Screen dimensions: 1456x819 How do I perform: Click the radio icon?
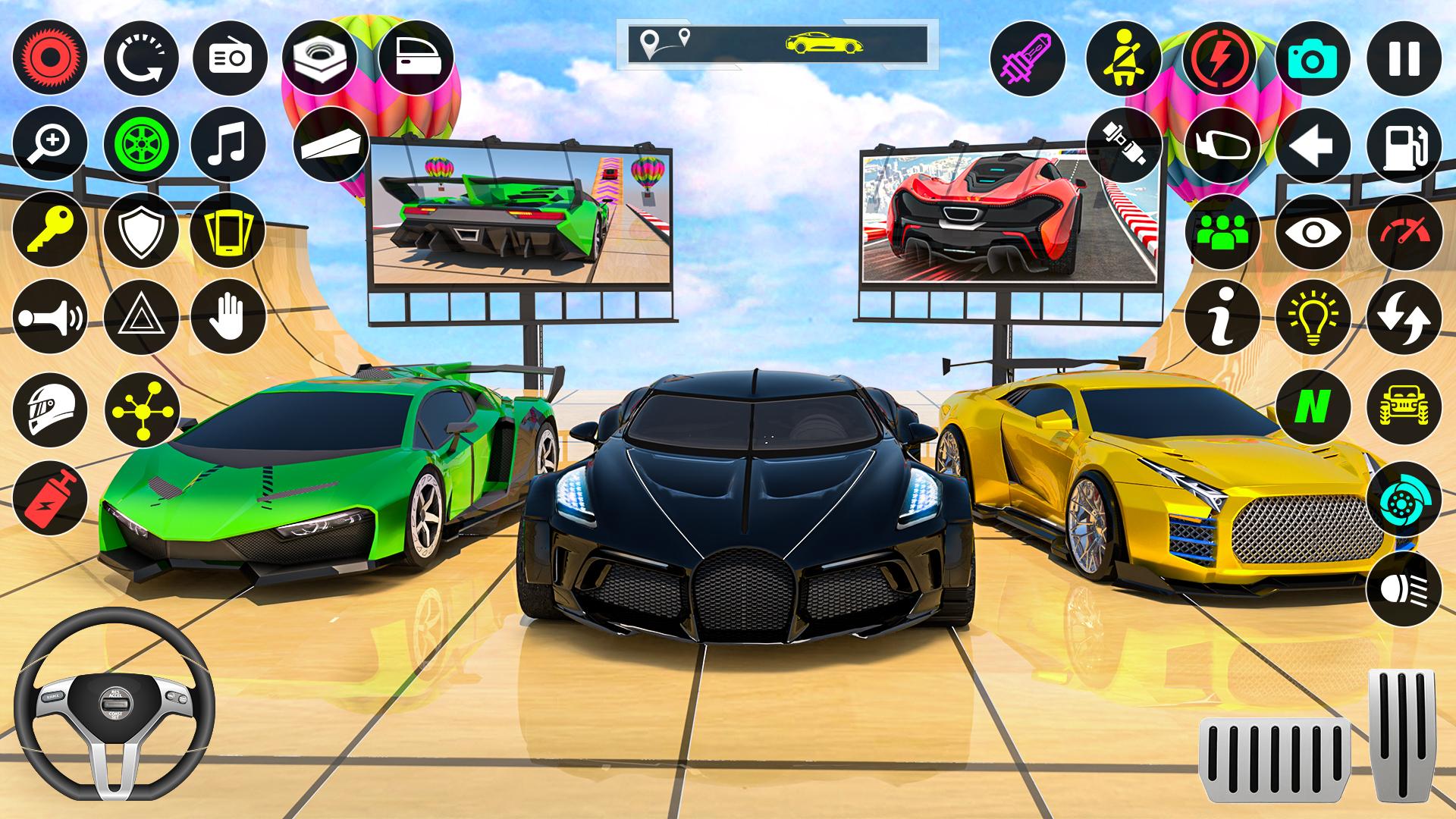pos(229,58)
